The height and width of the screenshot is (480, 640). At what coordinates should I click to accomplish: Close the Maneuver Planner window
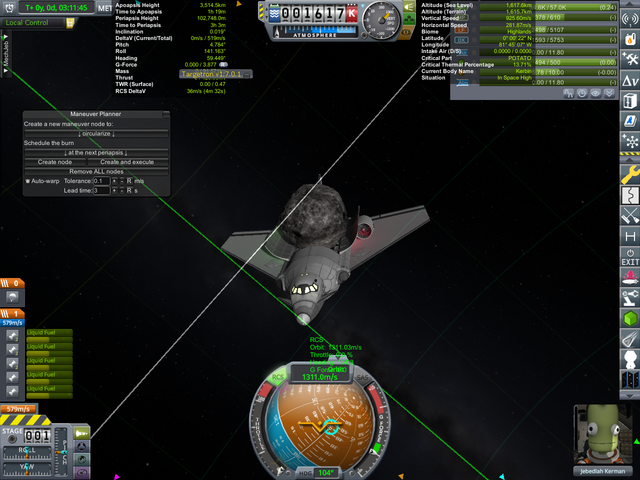[x=167, y=115]
